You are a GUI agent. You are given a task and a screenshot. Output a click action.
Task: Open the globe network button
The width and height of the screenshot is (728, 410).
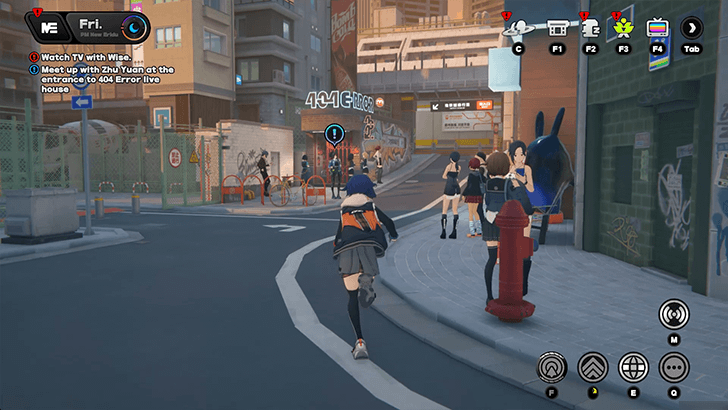(633, 367)
